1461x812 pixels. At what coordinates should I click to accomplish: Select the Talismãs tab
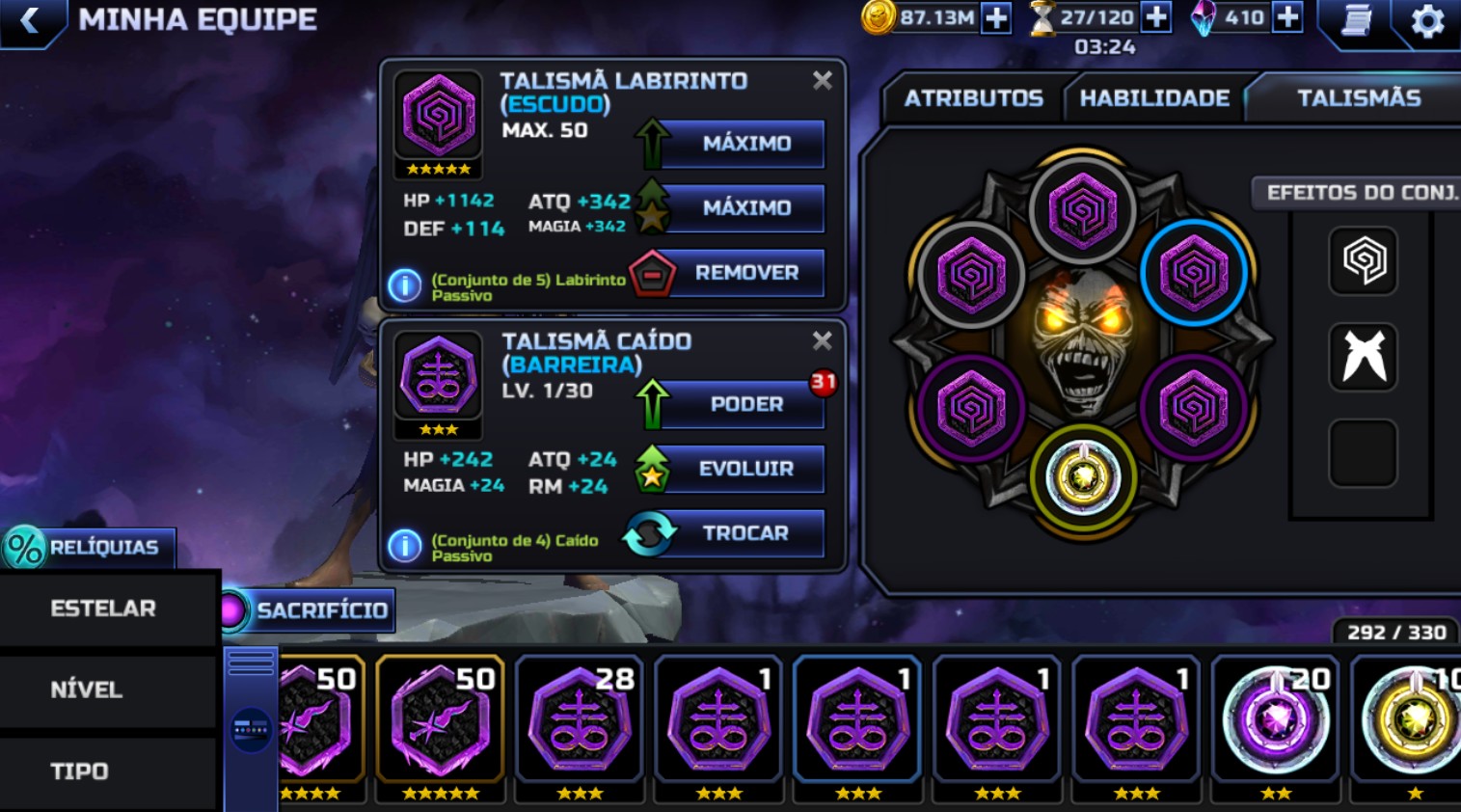tap(1358, 98)
